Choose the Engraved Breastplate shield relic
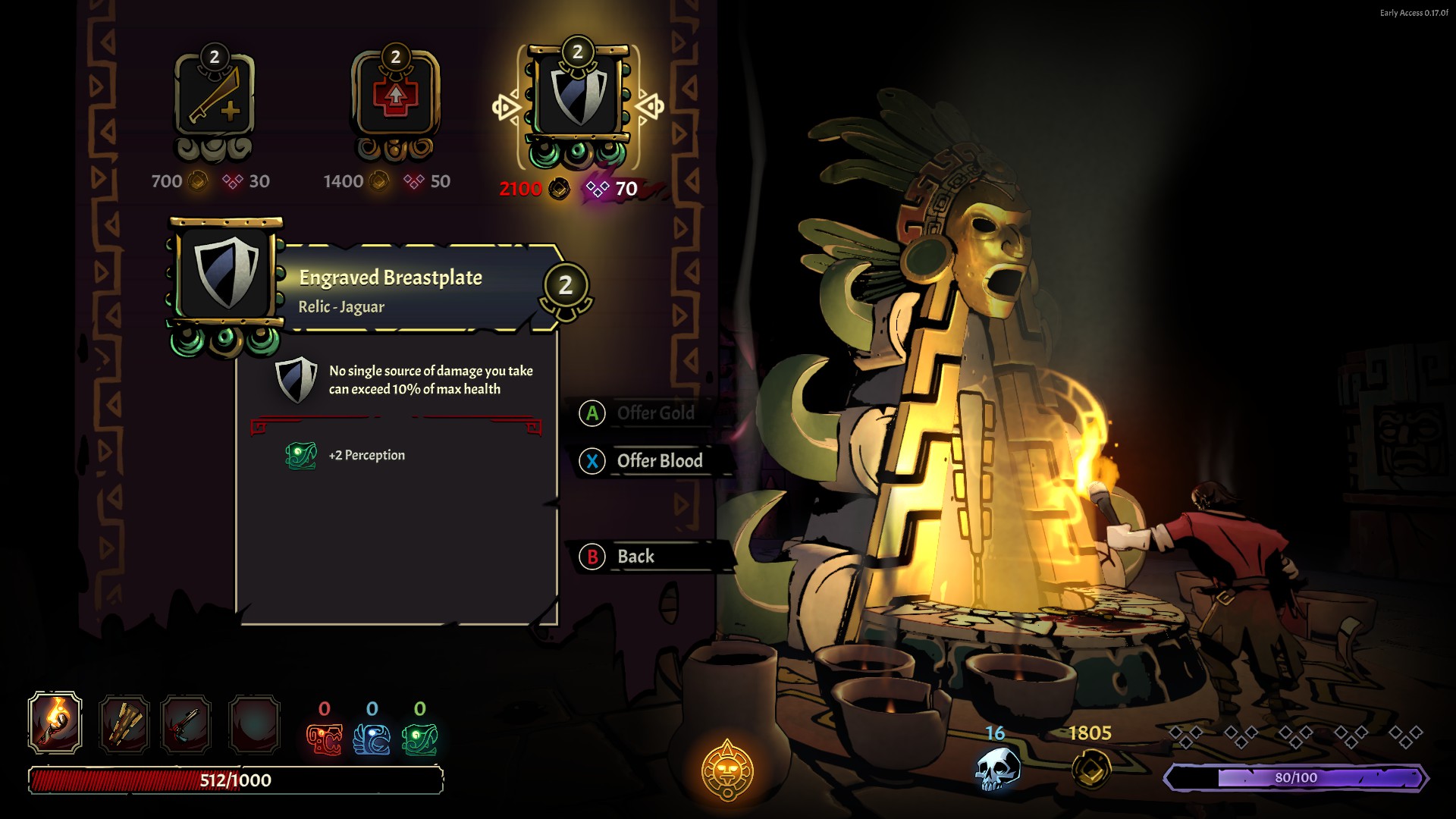Screen dimensions: 1456x819 pyautogui.click(x=578, y=99)
